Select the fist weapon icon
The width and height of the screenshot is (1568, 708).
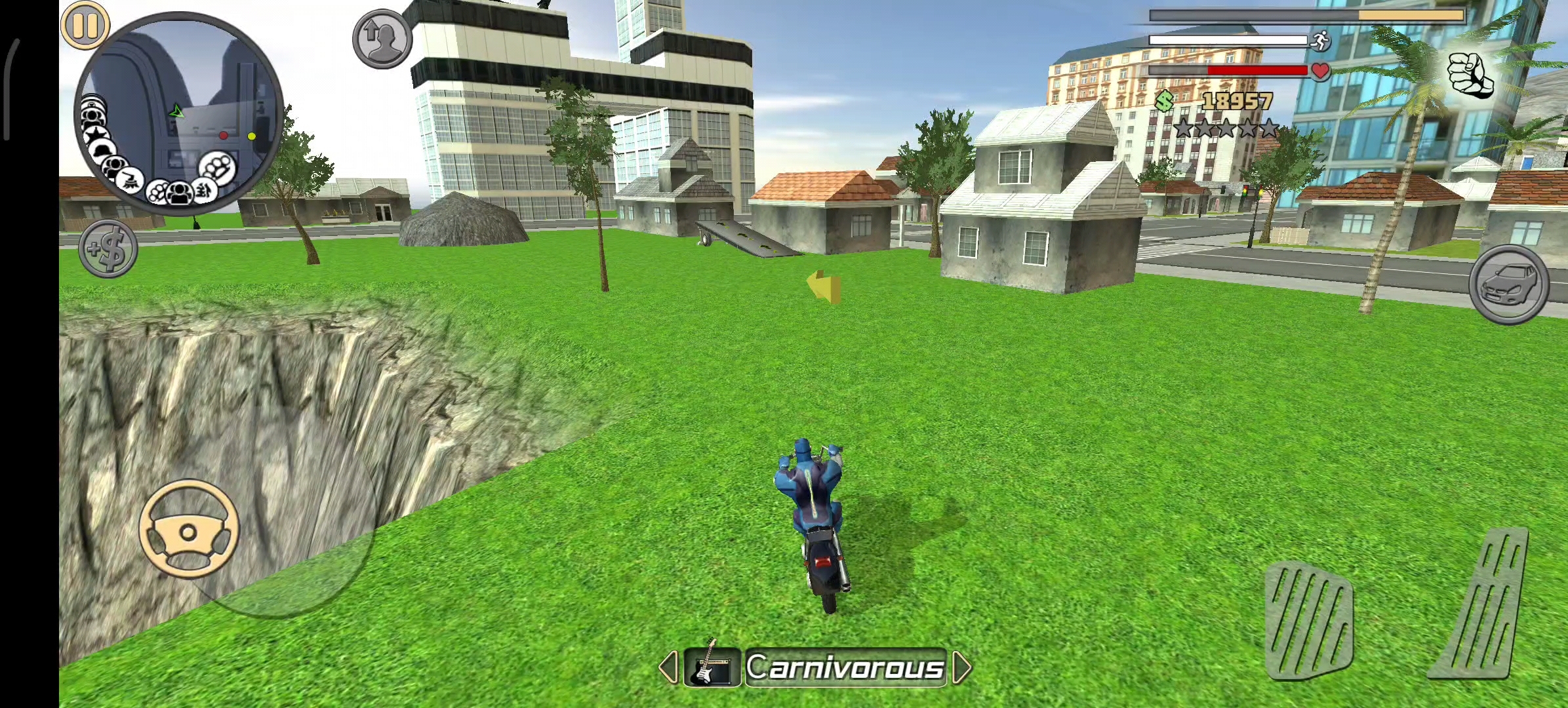[x=1470, y=73]
